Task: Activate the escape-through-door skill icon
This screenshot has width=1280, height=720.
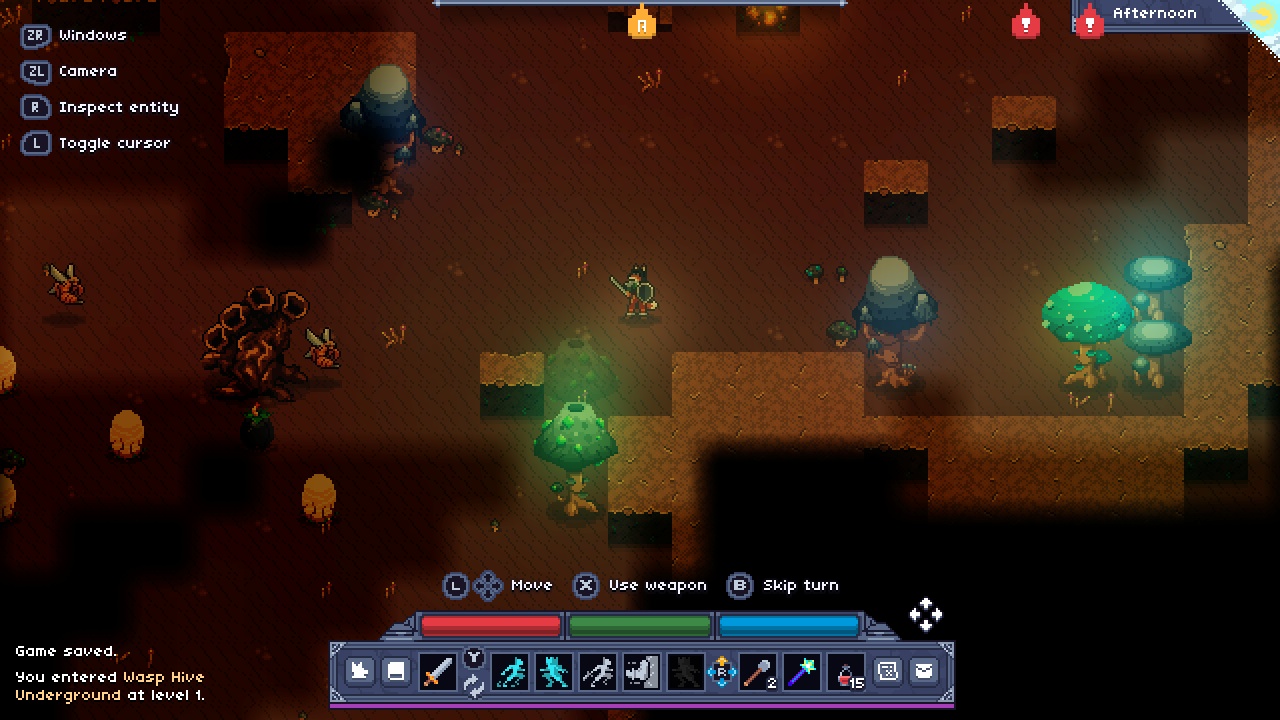Action: coord(640,671)
